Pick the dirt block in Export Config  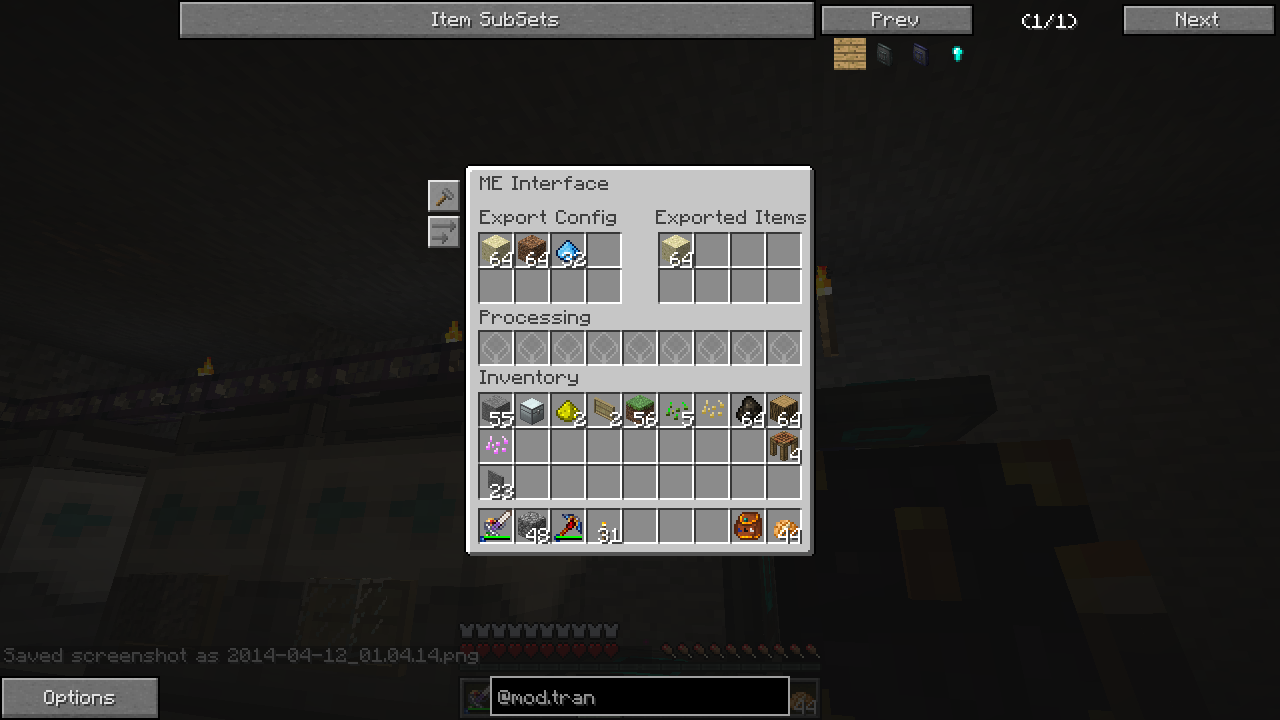click(x=532, y=250)
